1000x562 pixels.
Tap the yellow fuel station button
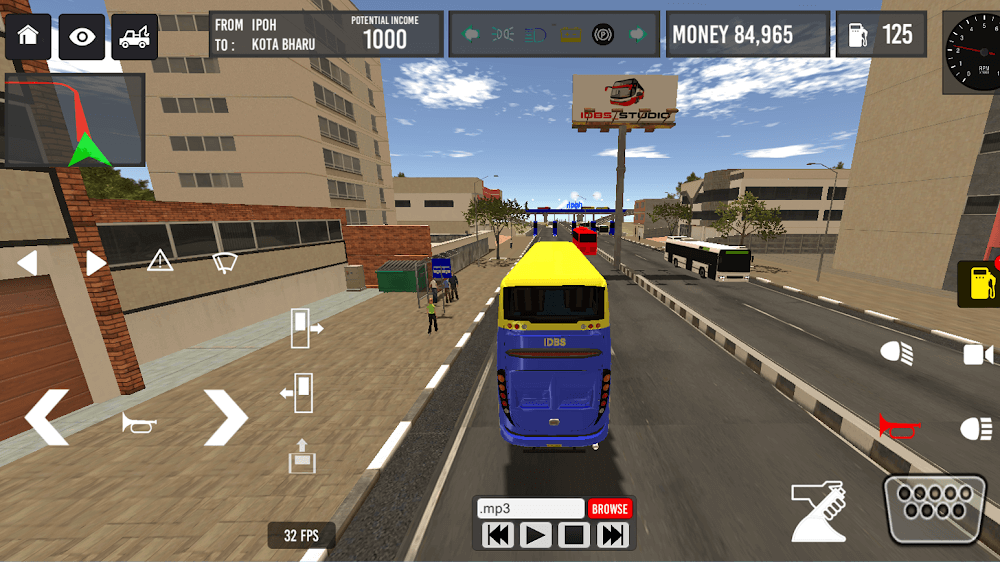click(x=978, y=284)
